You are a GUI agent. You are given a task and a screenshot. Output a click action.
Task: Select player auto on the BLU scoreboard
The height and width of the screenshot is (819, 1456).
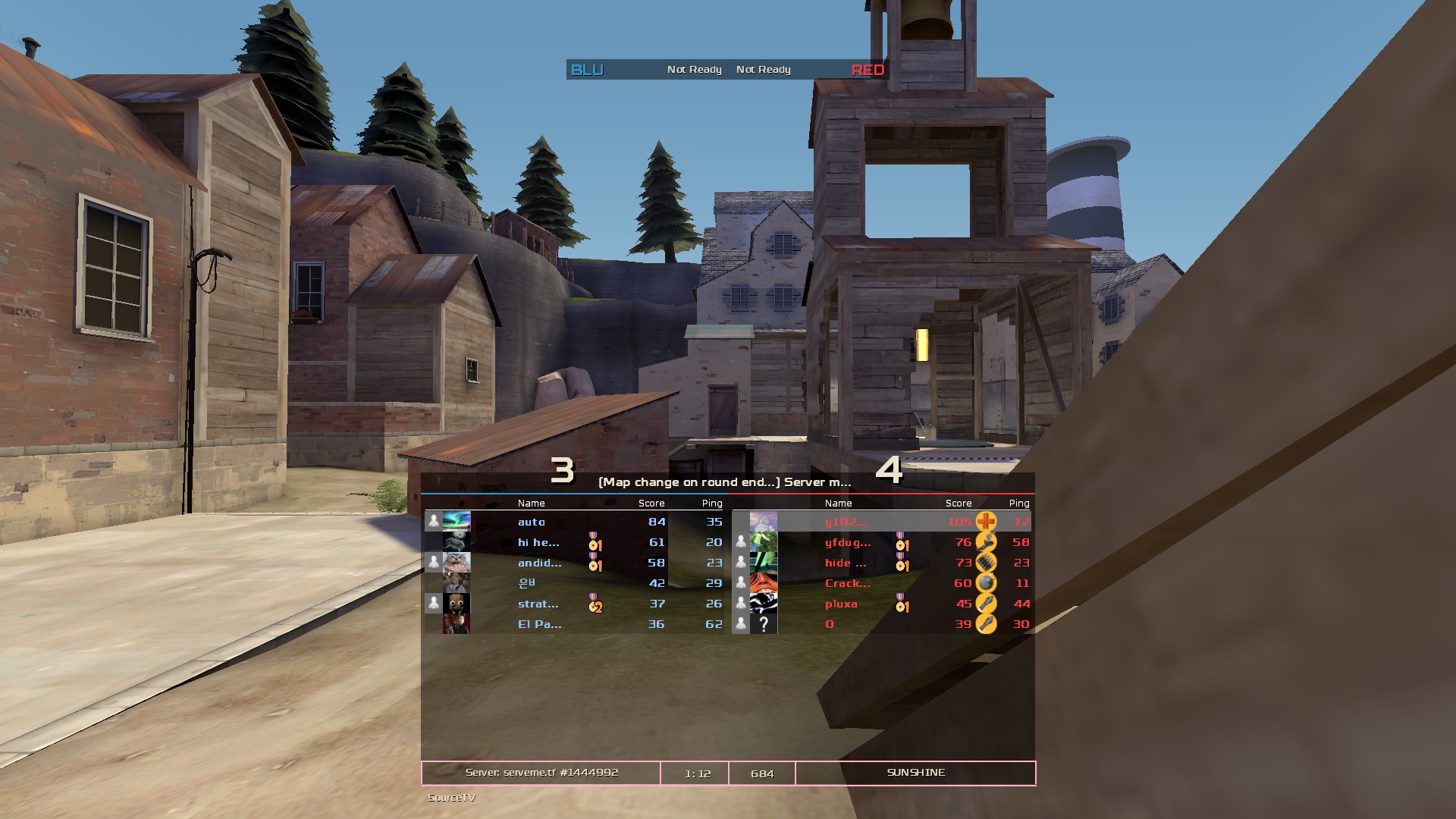coord(532,522)
